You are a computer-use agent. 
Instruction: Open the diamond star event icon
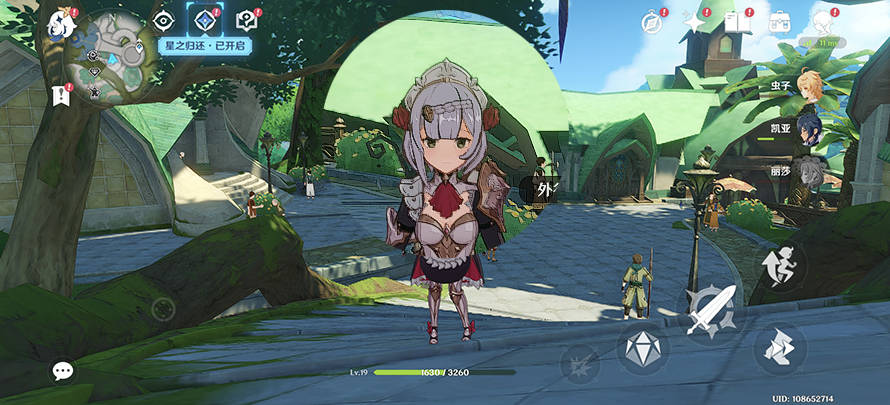[x=205, y=21]
